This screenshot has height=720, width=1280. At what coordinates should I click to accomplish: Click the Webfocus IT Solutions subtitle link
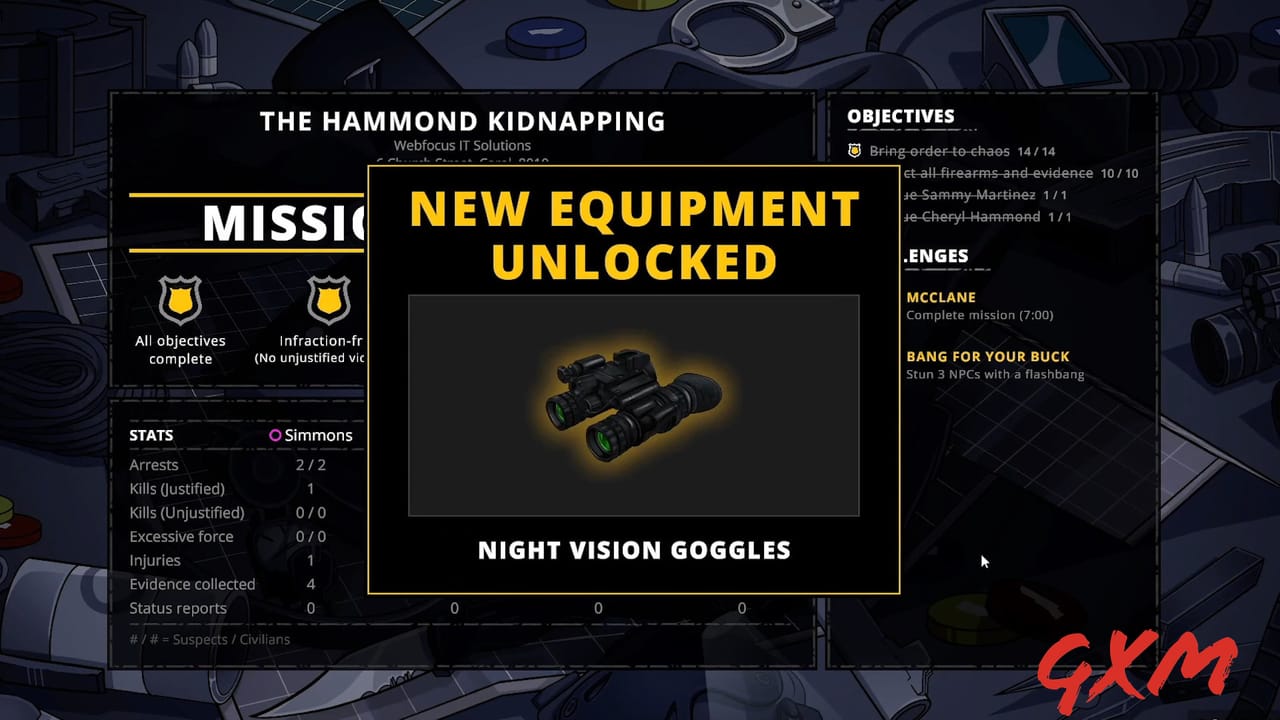[463, 145]
